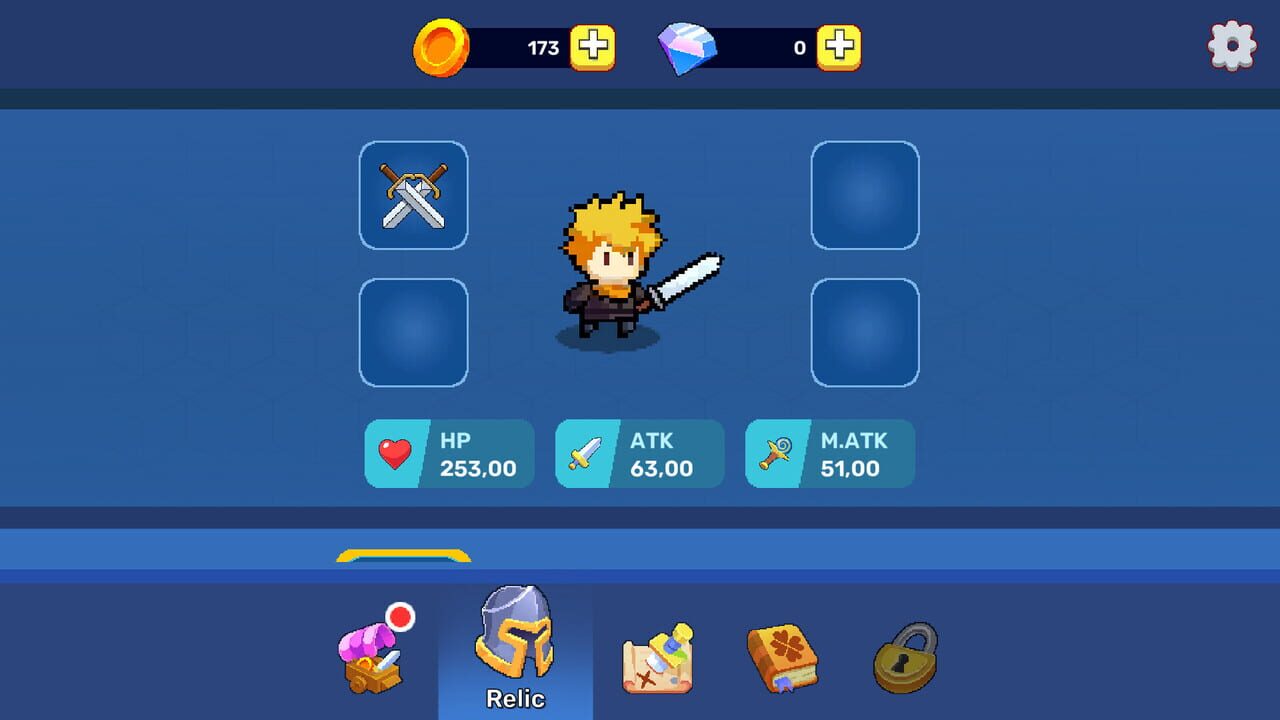
Task: Select the crossed swords equipment slot
Action: tap(413, 195)
